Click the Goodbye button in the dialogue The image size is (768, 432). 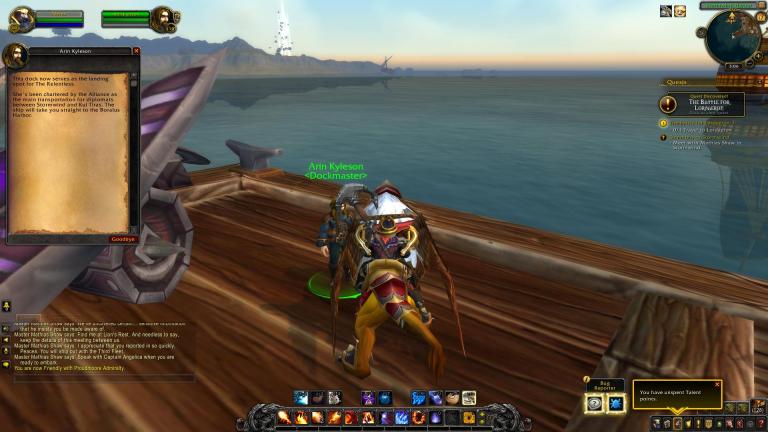point(123,240)
